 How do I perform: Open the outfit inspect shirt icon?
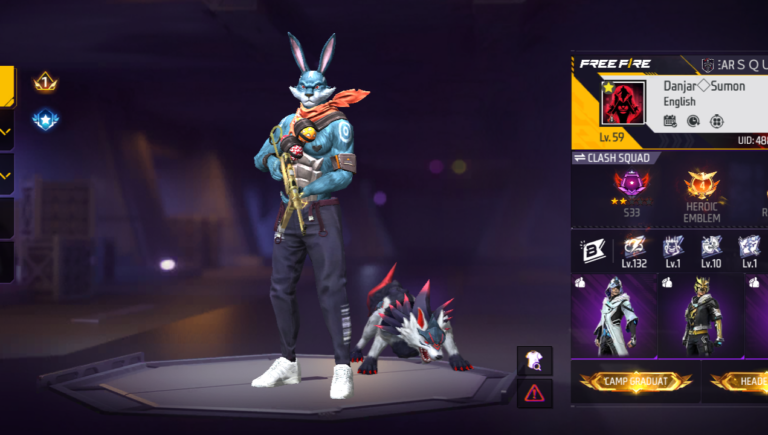click(534, 361)
